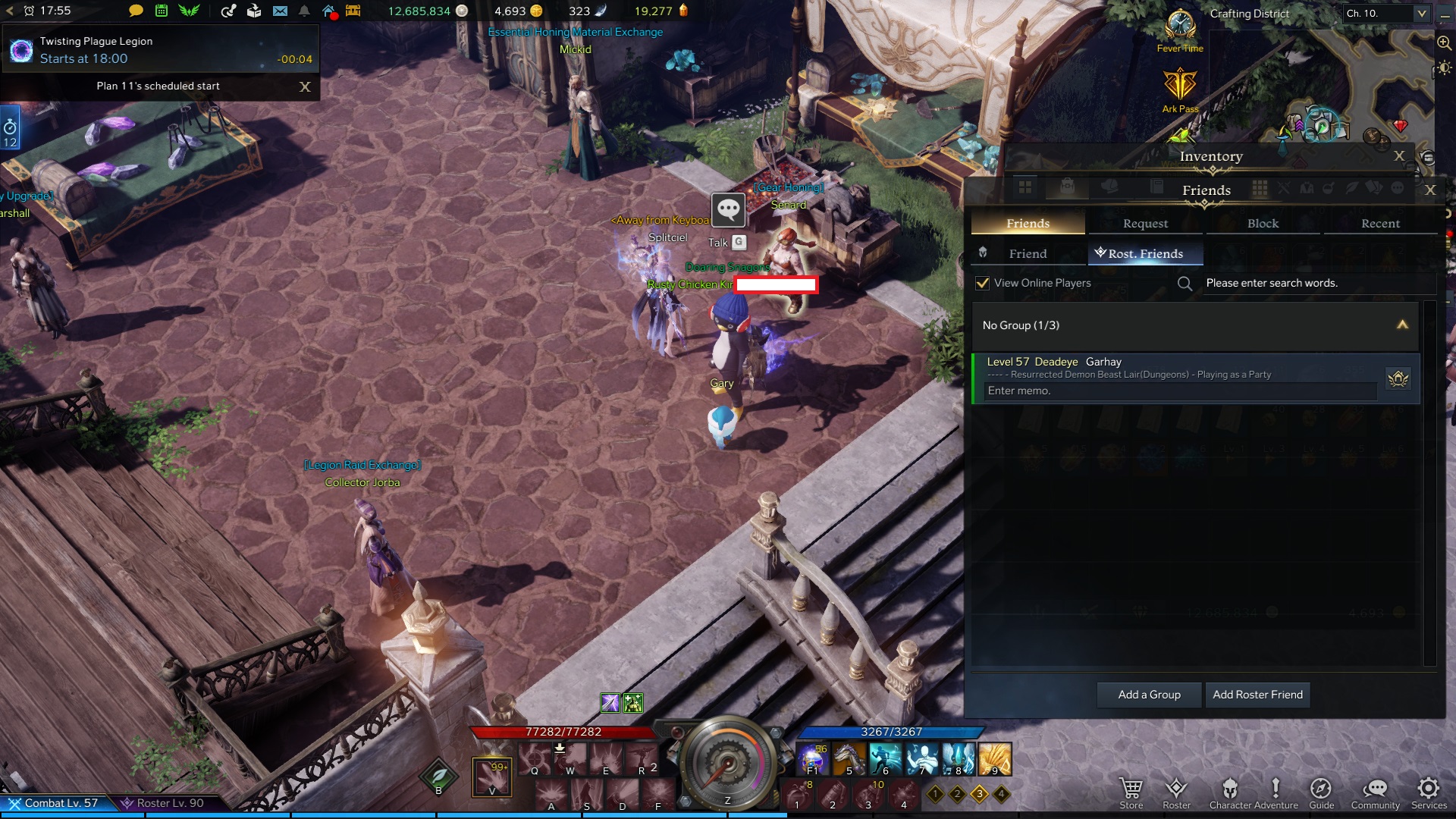
Task: Dismiss the Twisting Plague Legion notification
Action: (x=305, y=86)
